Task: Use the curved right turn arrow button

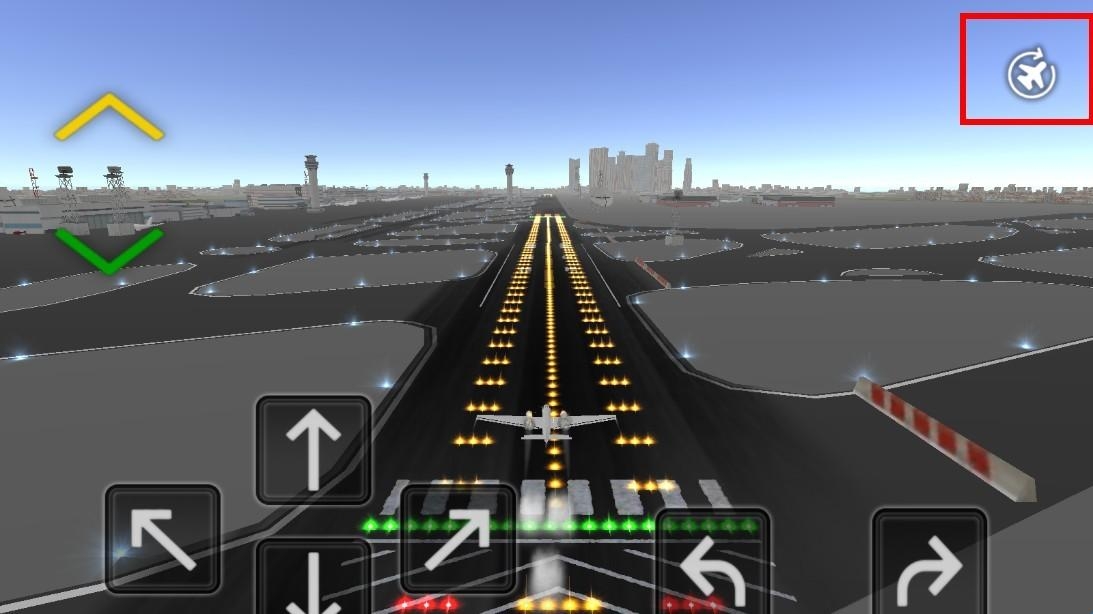Action: tap(929, 565)
